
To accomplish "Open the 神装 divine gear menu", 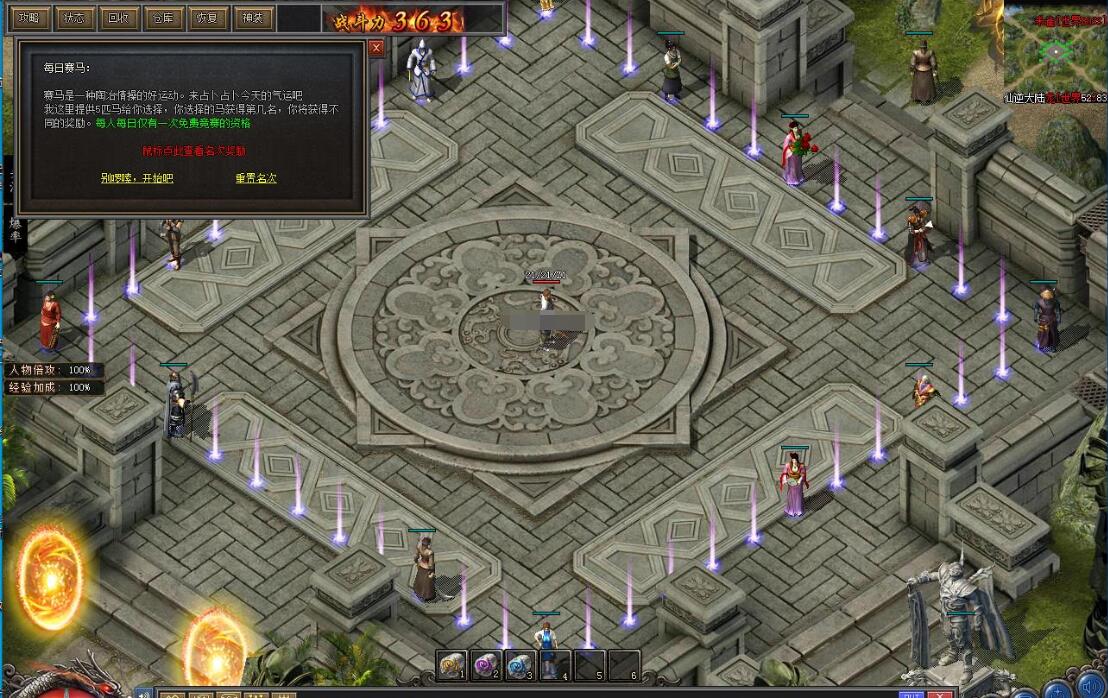I will point(252,18).
